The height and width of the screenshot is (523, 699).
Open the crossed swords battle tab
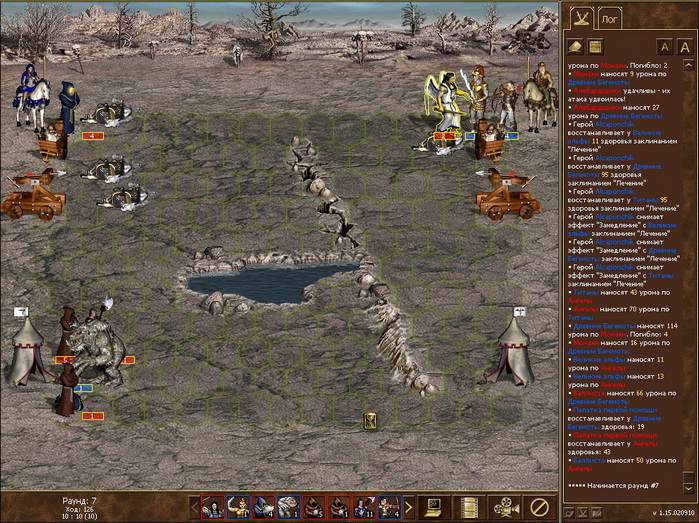click(579, 17)
